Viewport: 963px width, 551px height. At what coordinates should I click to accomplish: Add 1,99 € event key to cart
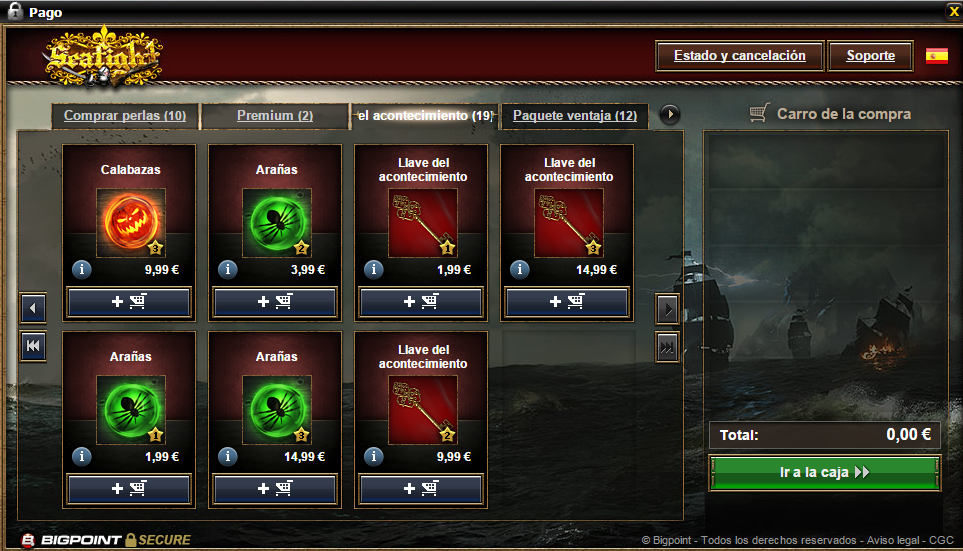pos(421,302)
